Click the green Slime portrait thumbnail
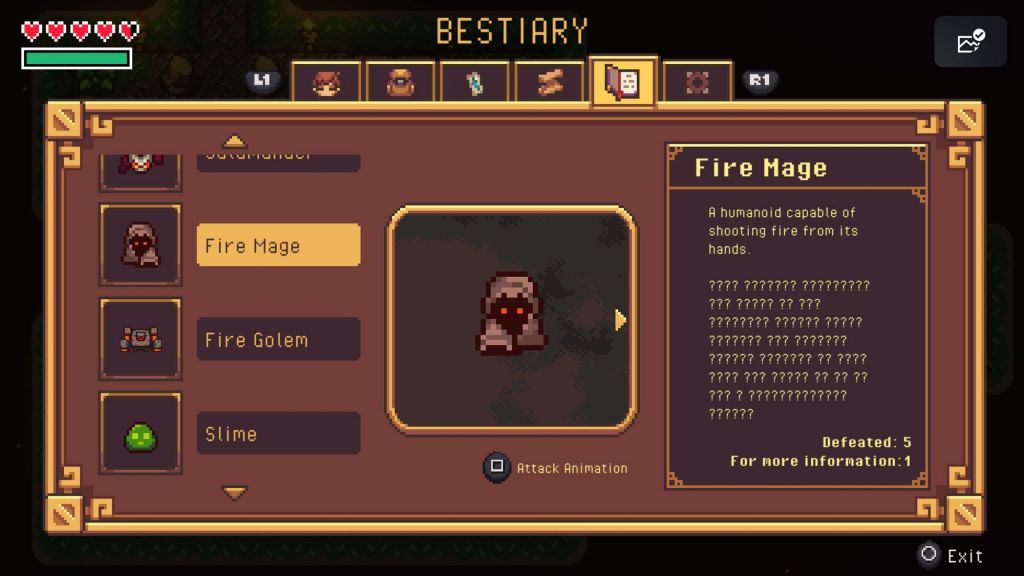 click(x=141, y=433)
